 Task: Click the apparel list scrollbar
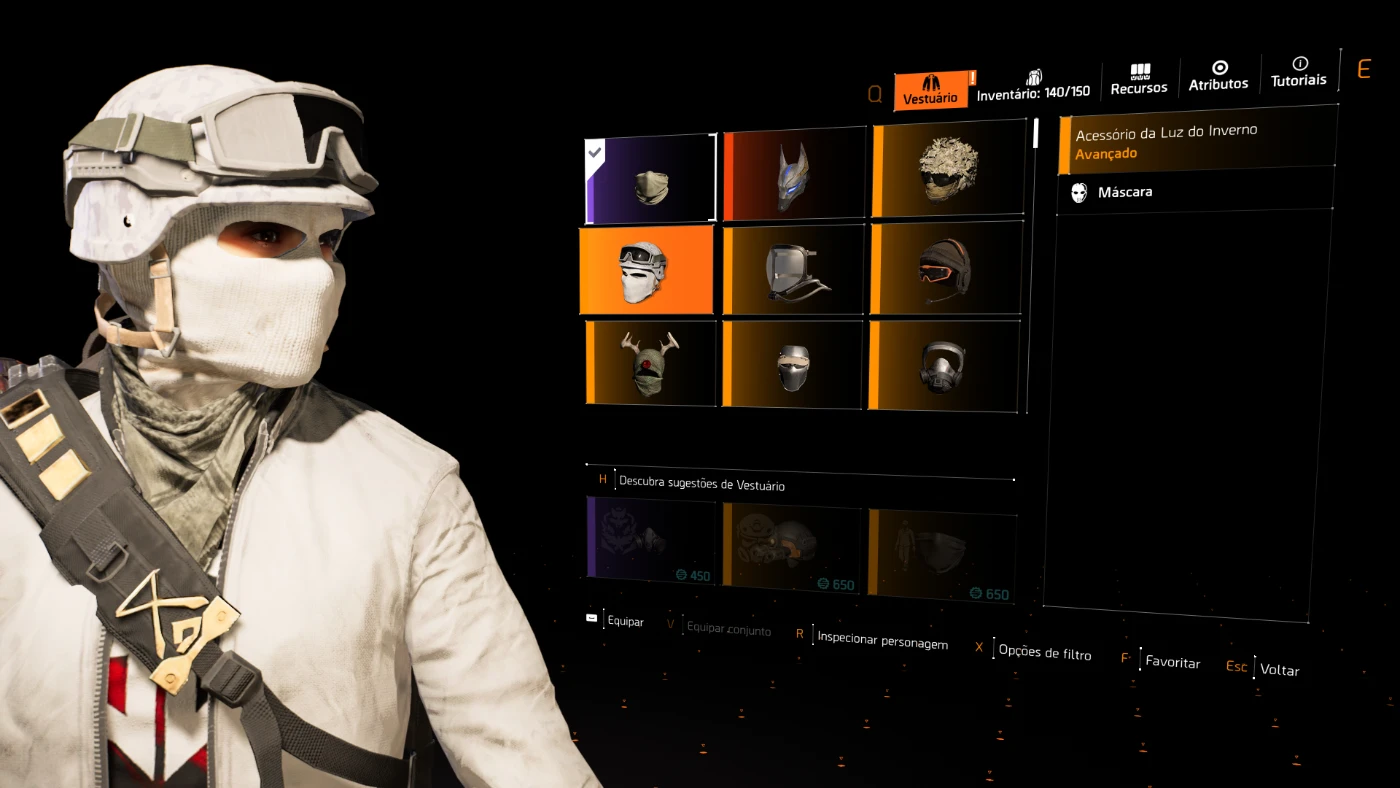coord(1035,134)
